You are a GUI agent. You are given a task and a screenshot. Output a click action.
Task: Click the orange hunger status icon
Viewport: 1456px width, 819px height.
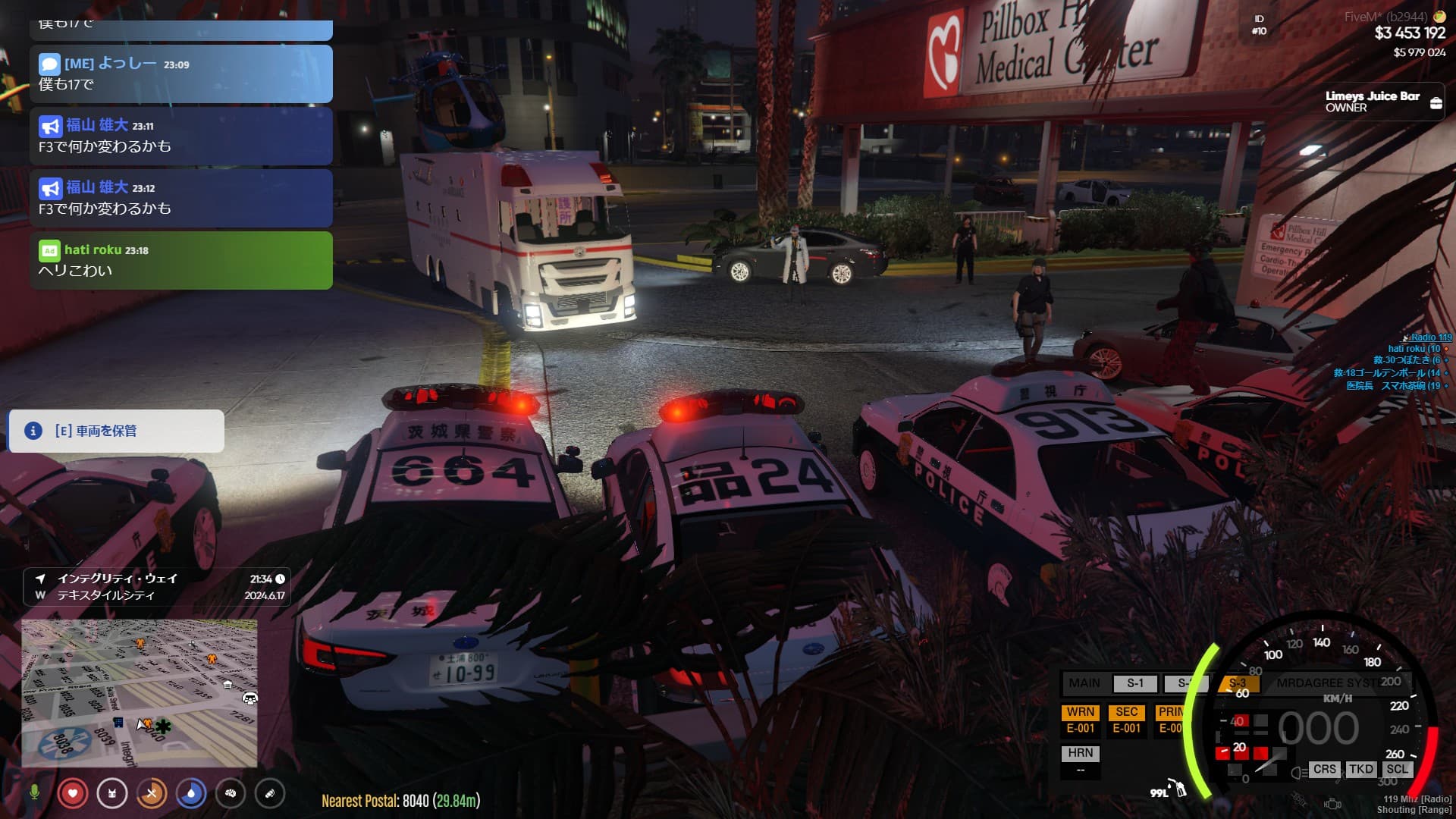coord(152,793)
